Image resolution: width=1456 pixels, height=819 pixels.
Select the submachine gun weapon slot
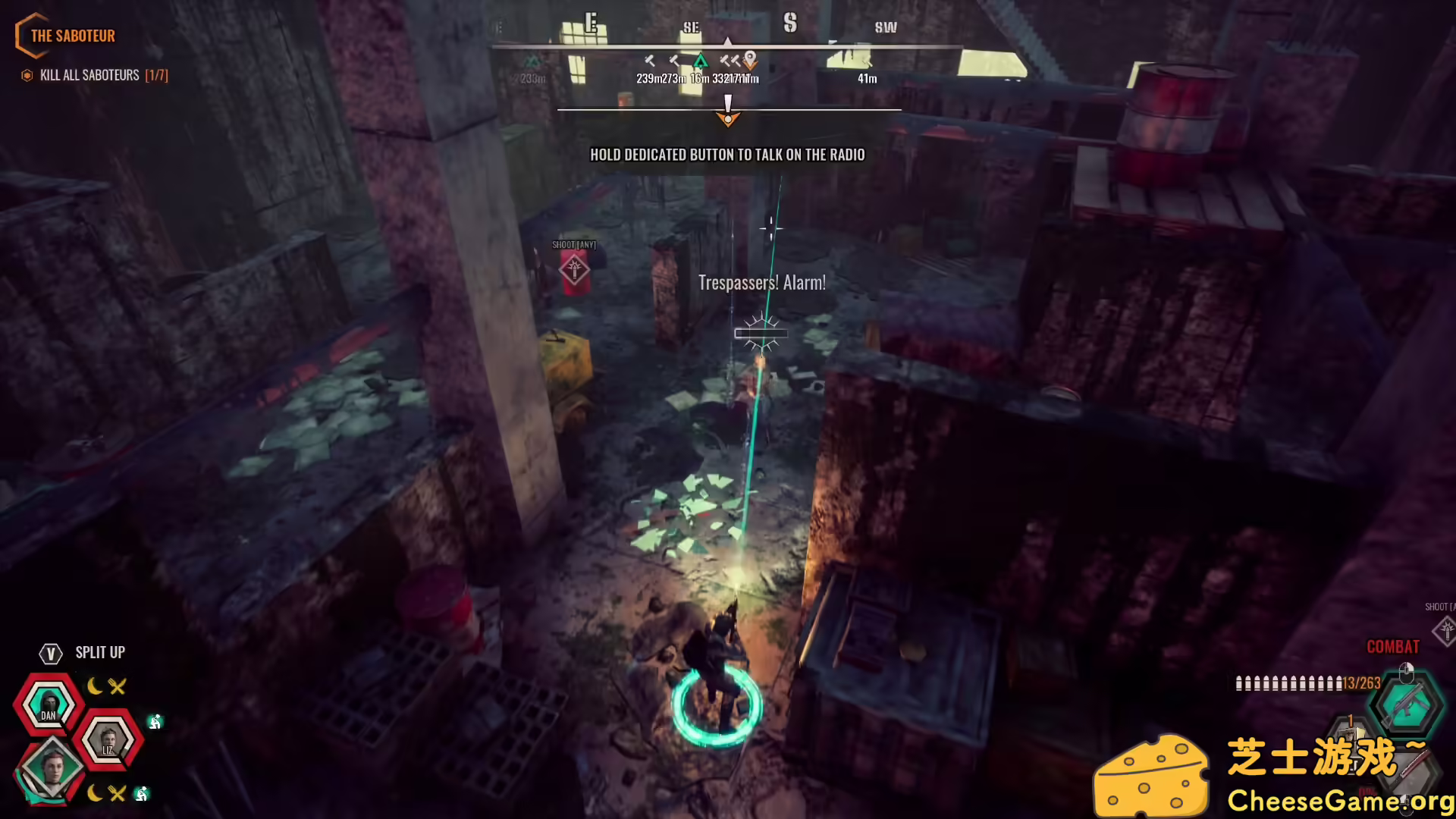(x=1407, y=704)
